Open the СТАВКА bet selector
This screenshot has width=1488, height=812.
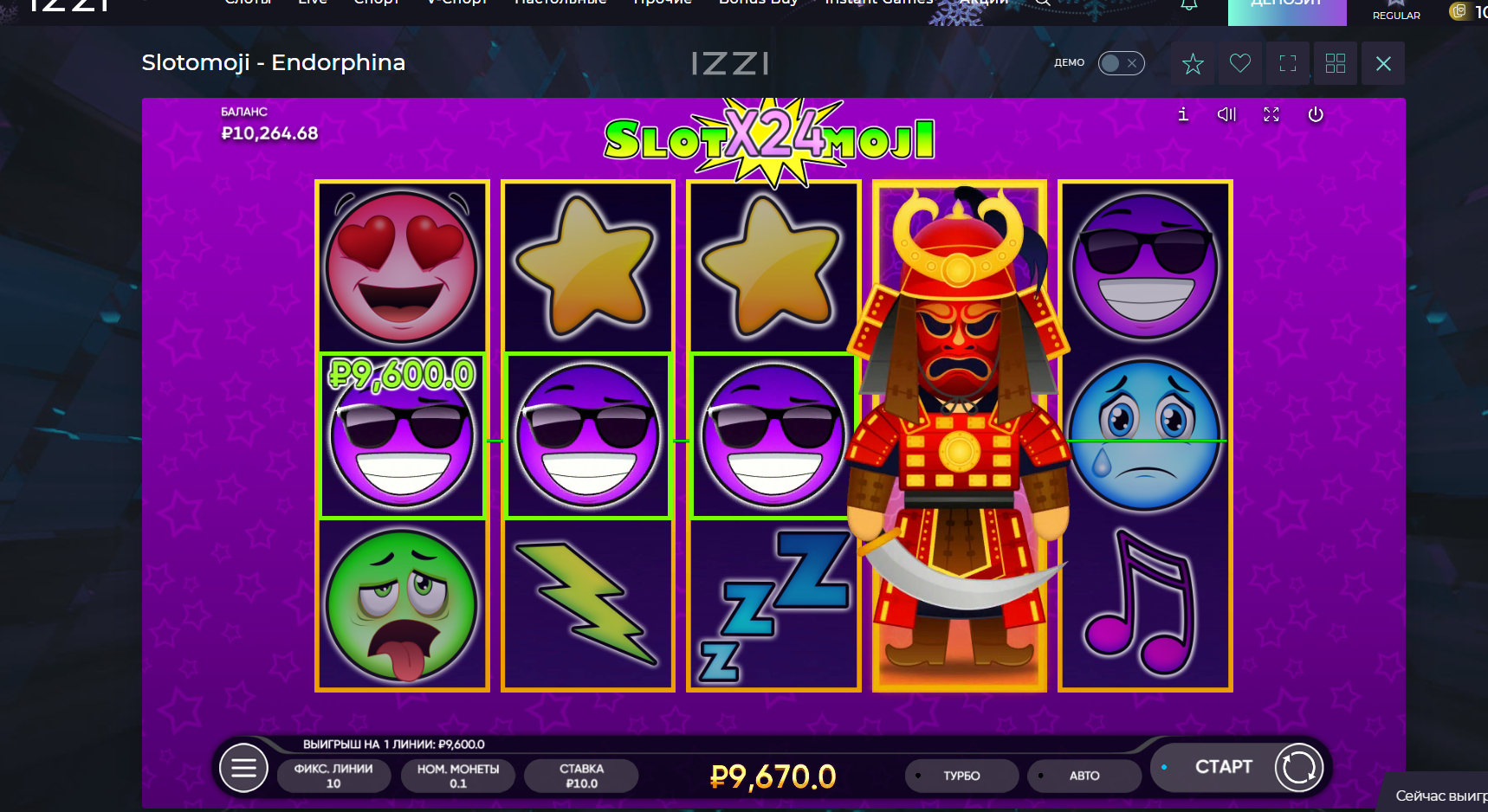[x=581, y=776]
